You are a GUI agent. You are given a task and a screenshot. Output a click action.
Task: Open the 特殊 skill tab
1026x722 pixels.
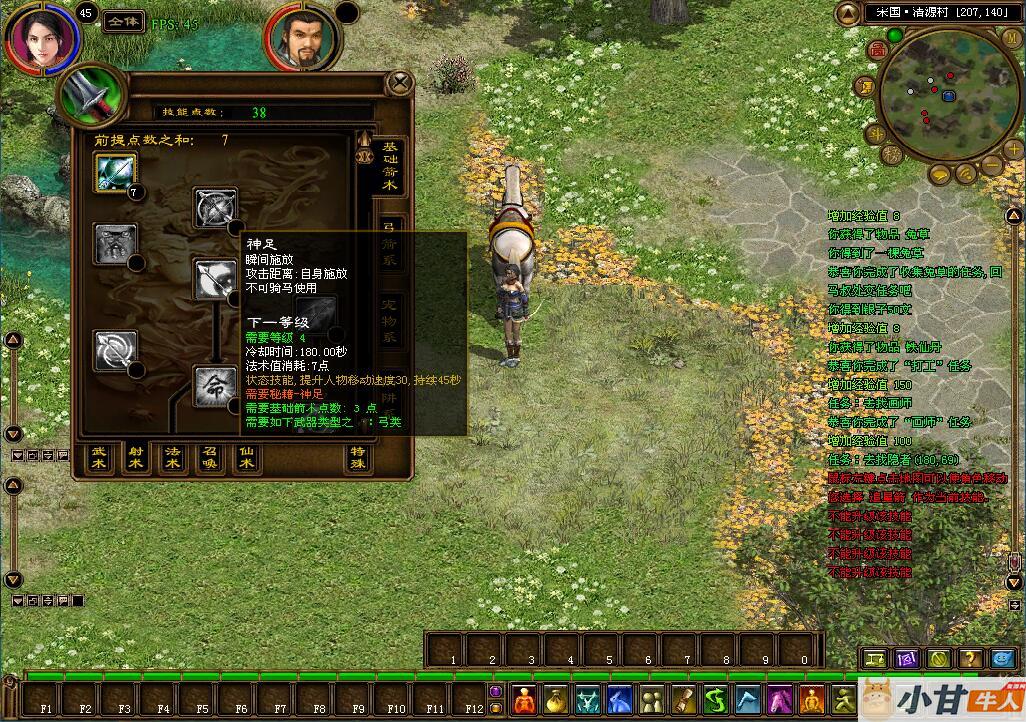358,458
